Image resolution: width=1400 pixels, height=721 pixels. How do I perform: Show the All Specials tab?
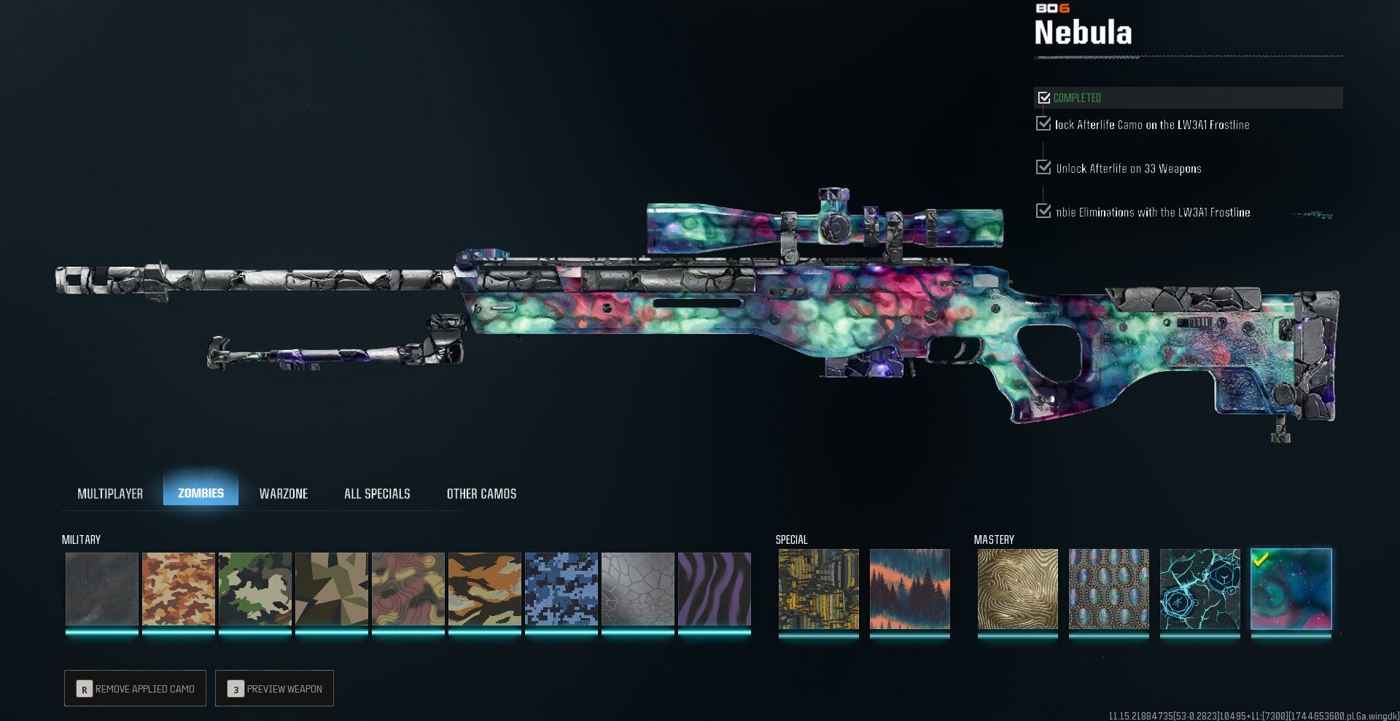click(x=377, y=493)
